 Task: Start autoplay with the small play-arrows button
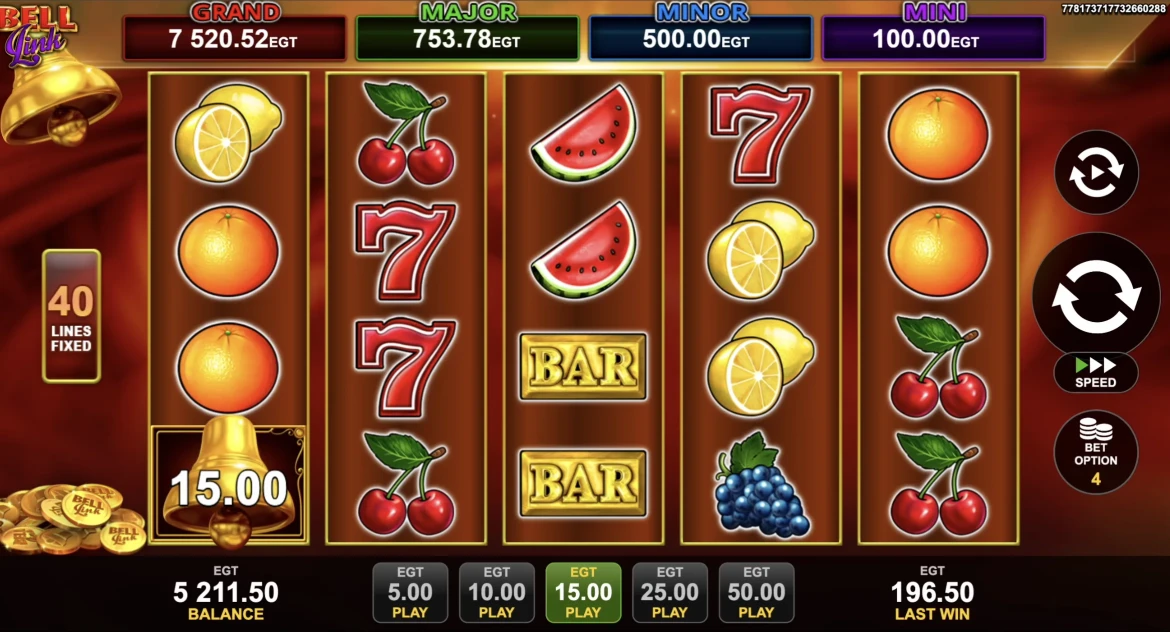(1096, 172)
